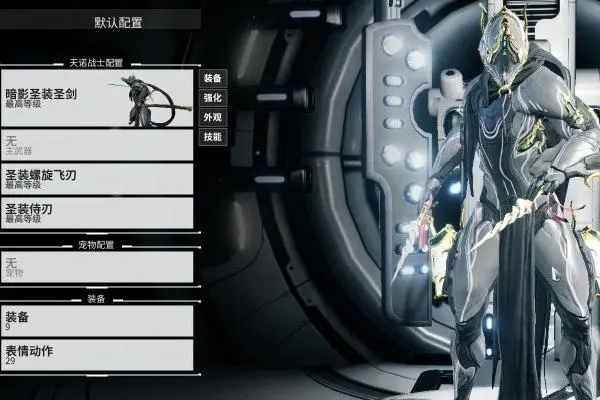Open the 装备 tab button
The height and width of the screenshot is (400, 600).
[x=212, y=78]
